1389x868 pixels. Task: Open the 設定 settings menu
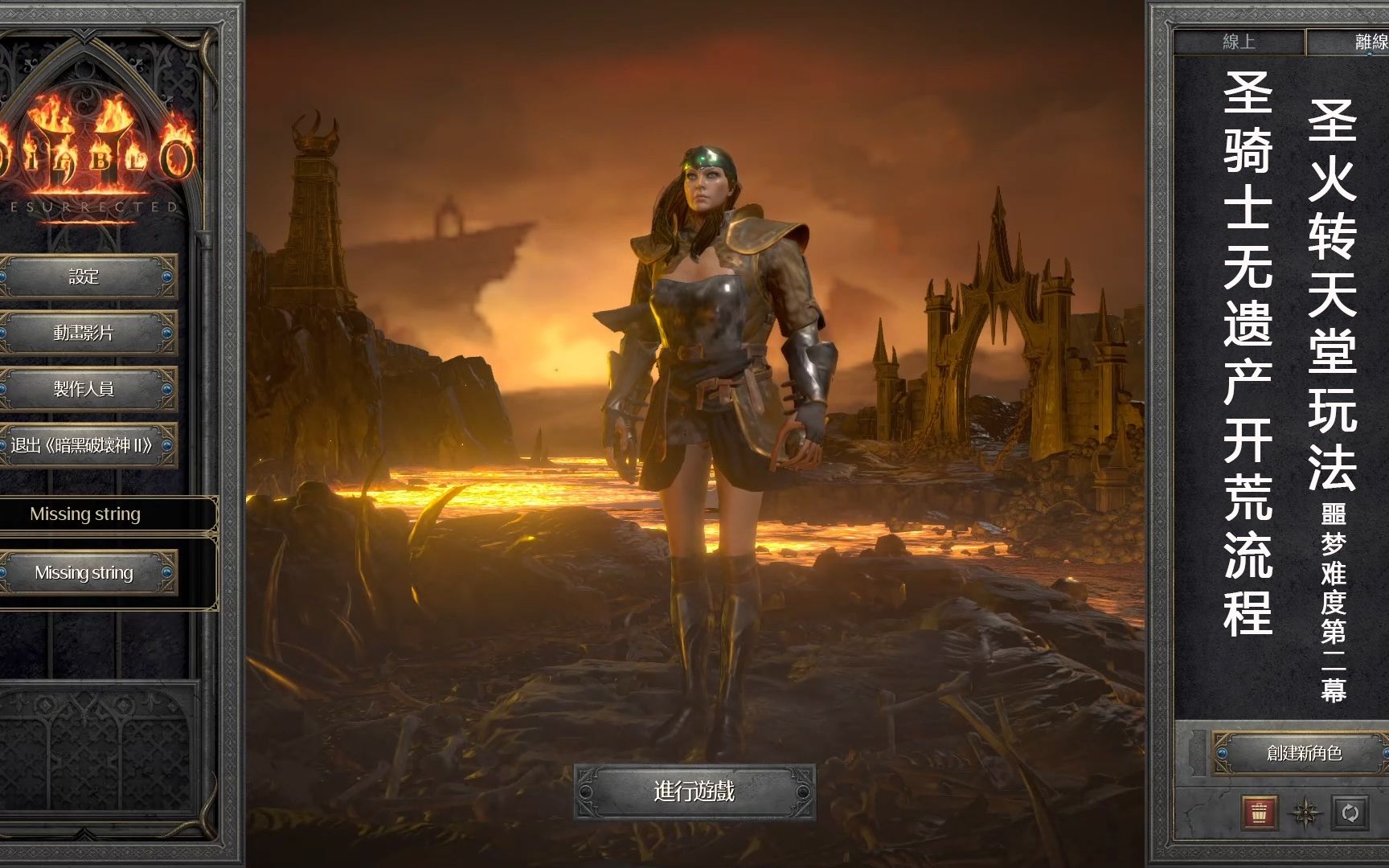84,277
